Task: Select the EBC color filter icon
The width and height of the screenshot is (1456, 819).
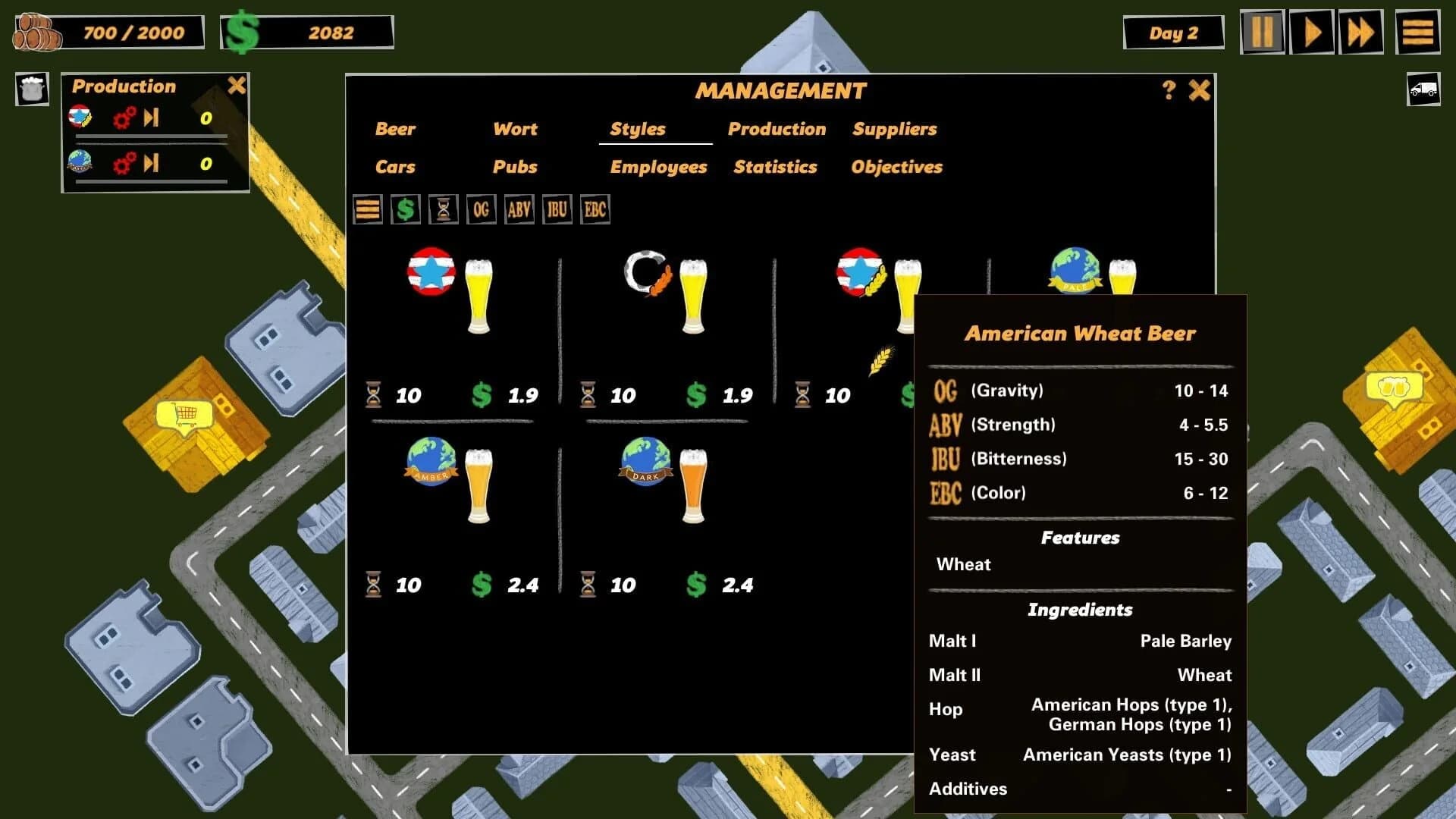Action: [x=595, y=209]
